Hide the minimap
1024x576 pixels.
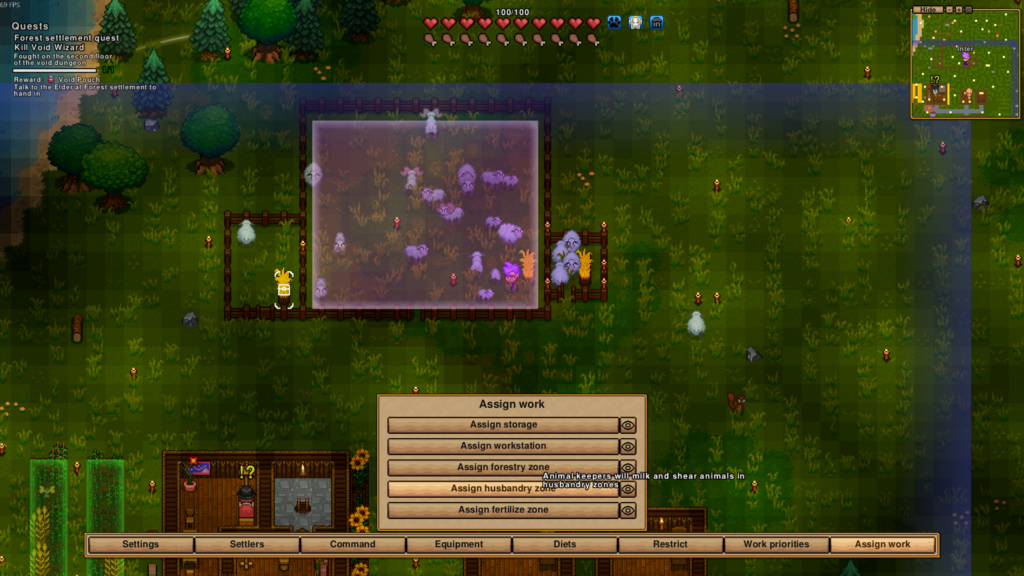click(x=929, y=9)
